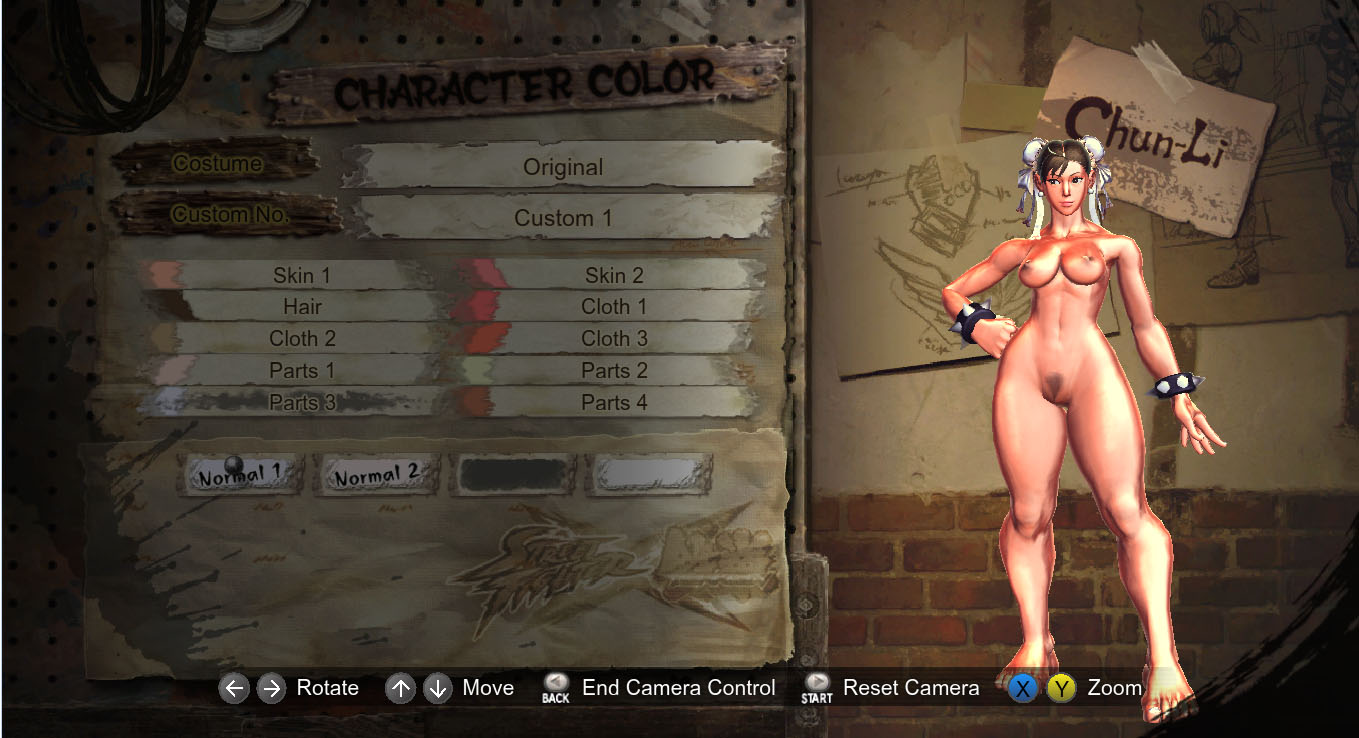
Task: Select the Skin 1 color entry
Action: pos(301,275)
